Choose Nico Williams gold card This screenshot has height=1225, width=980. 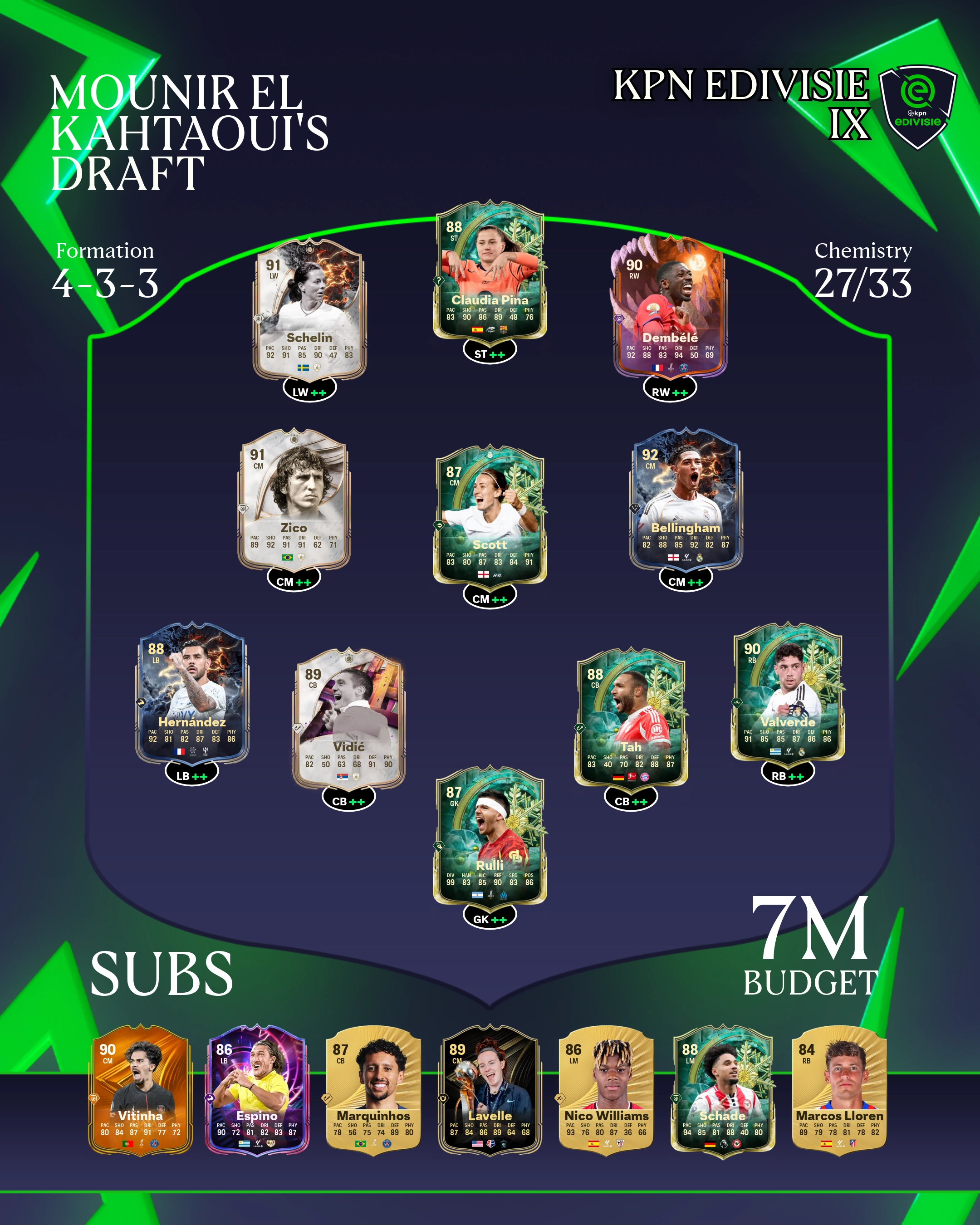pyautogui.click(x=606, y=1091)
